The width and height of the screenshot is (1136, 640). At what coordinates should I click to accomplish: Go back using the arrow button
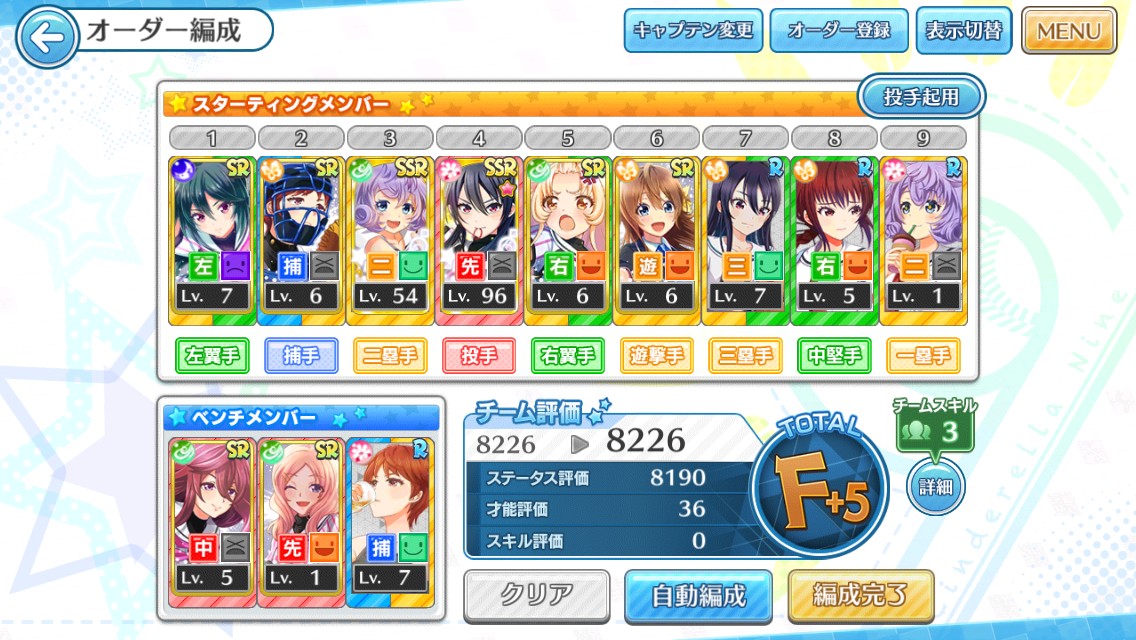(46, 38)
